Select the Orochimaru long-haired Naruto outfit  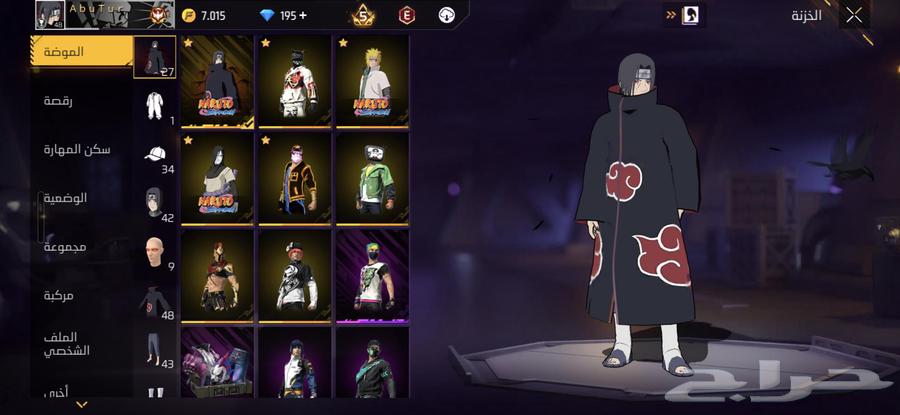pyautogui.click(x=217, y=179)
